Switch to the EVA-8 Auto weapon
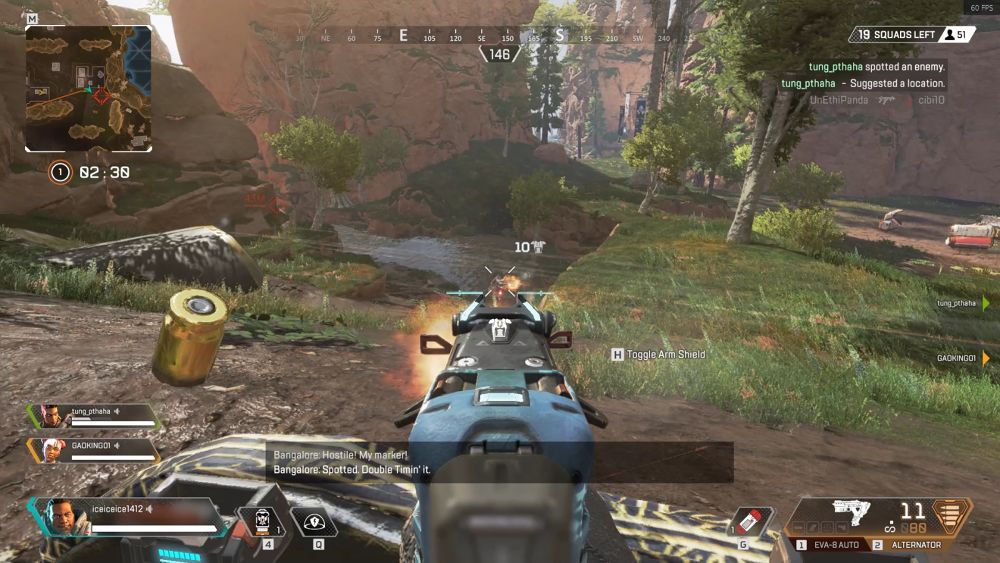 click(831, 545)
